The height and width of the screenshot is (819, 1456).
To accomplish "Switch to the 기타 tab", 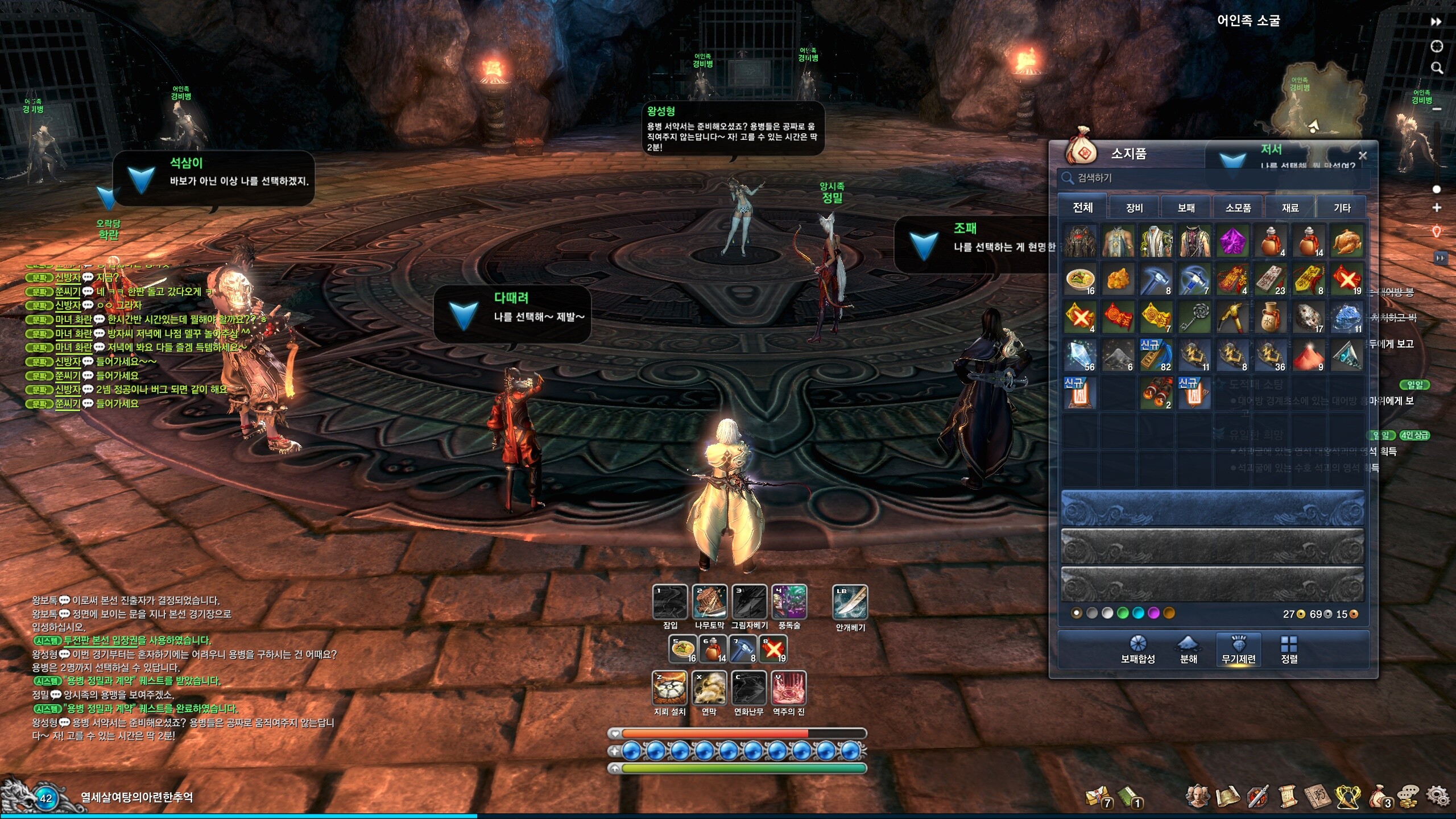I will click(x=1342, y=208).
